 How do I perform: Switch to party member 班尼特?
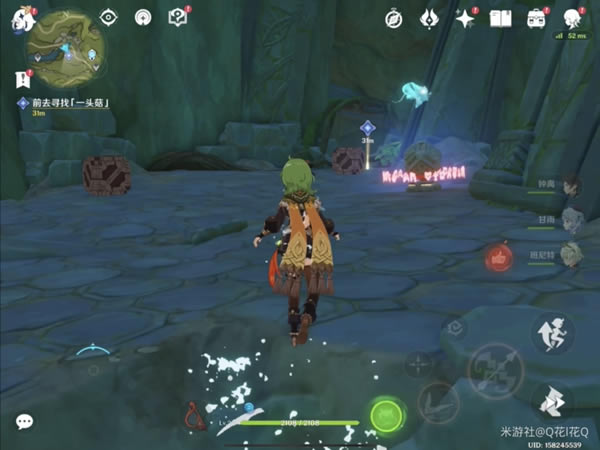coord(571,253)
